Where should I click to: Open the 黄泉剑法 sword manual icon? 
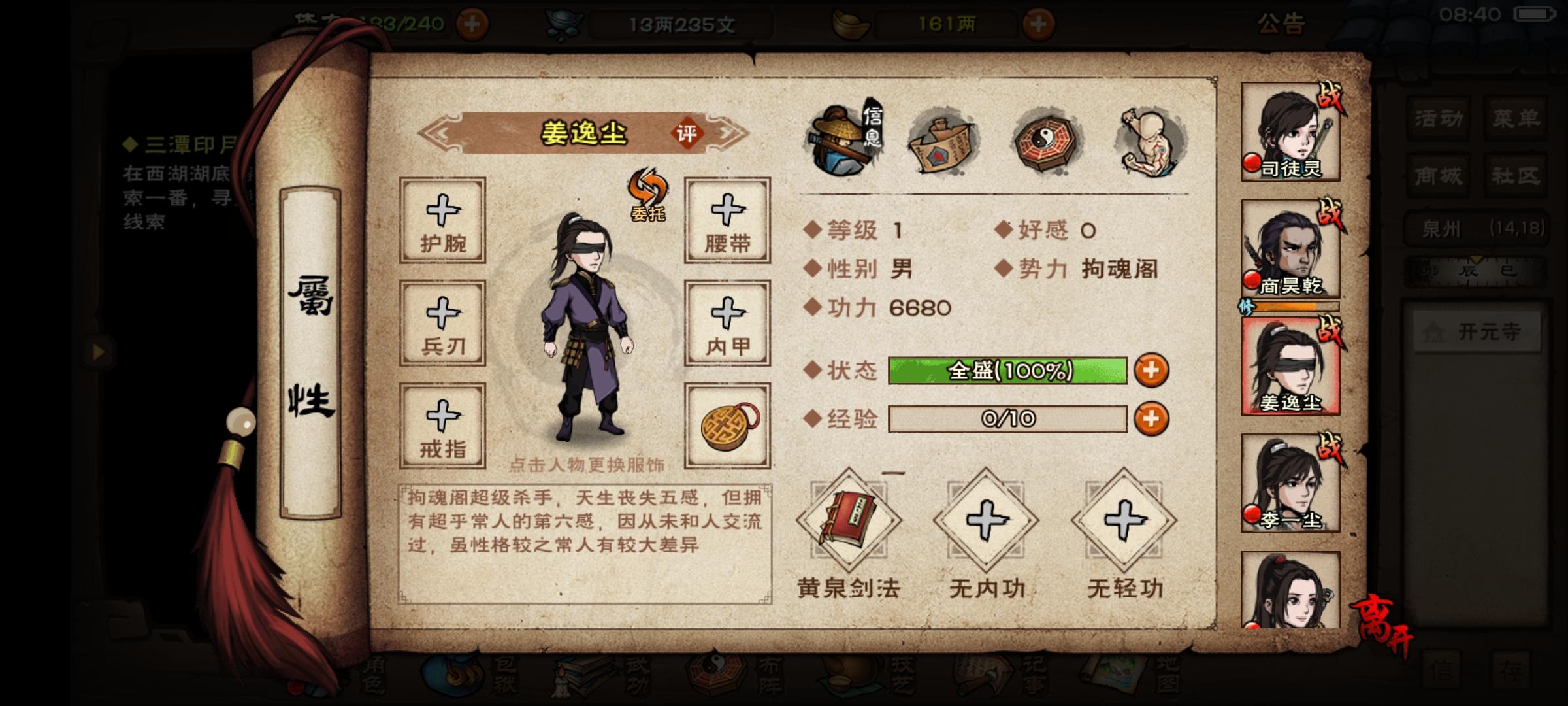pos(849,523)
